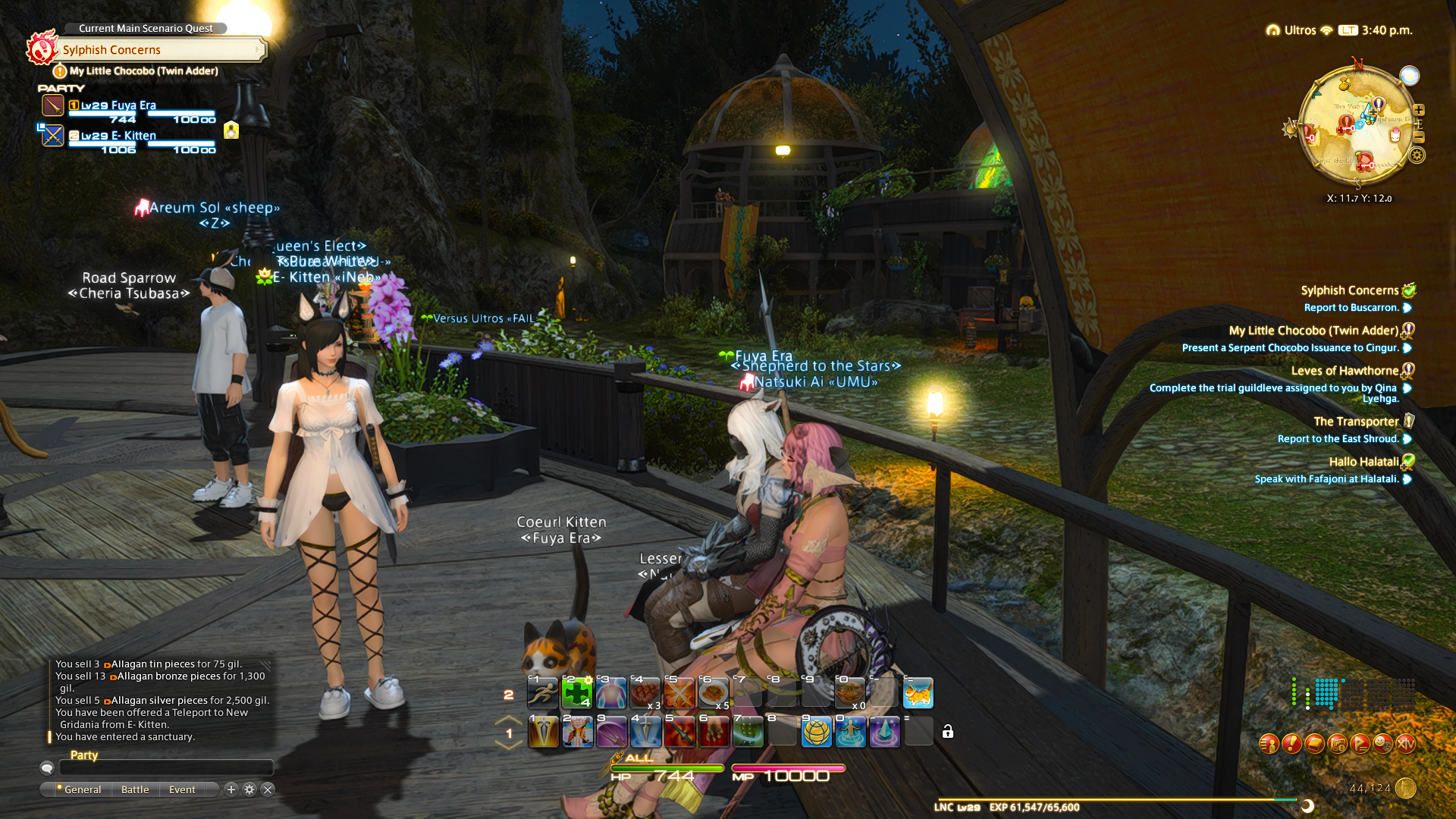Activate the Sprint running-figure action
This screenshot has height=819, width=1456.
(x=543, y=693)
